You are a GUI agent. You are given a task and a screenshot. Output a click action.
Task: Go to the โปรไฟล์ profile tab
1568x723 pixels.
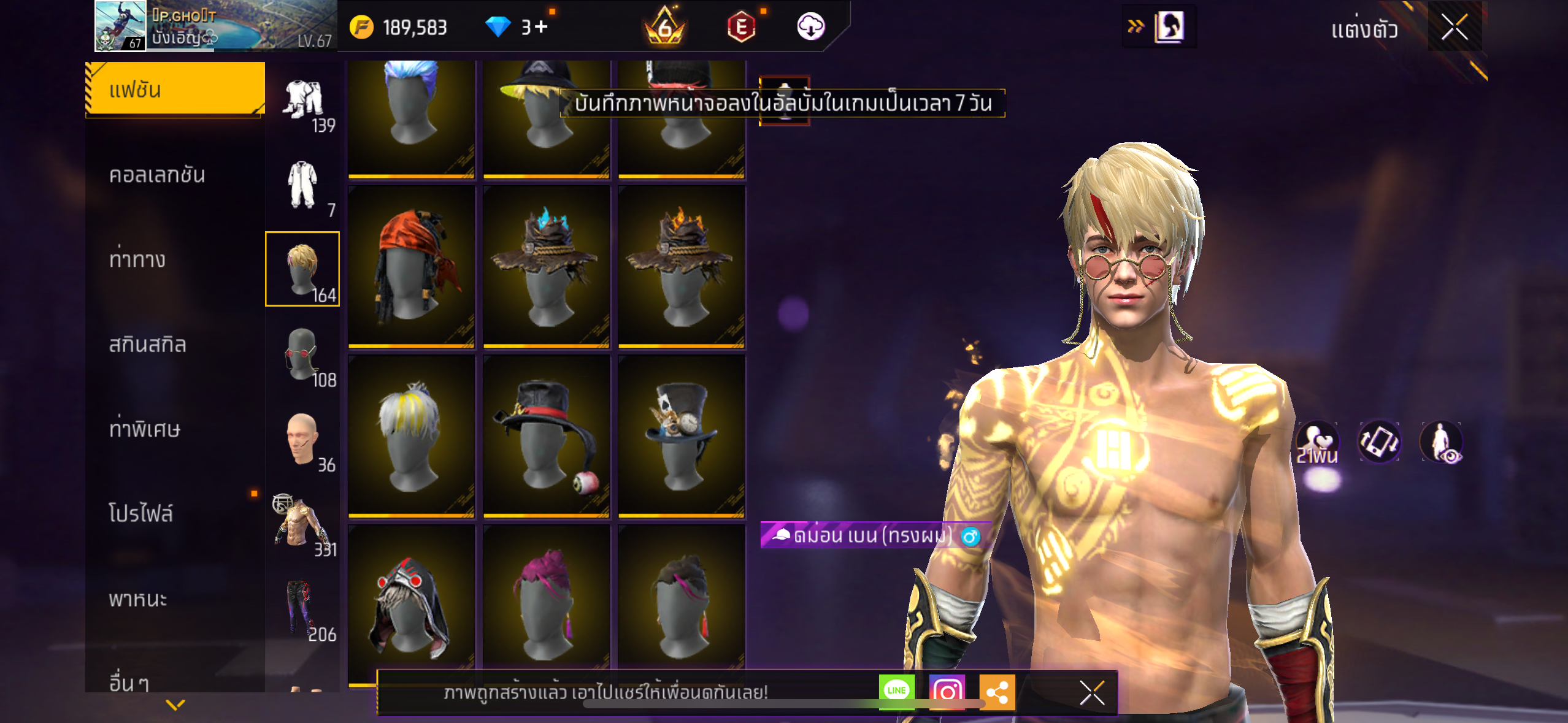point(141,513)
